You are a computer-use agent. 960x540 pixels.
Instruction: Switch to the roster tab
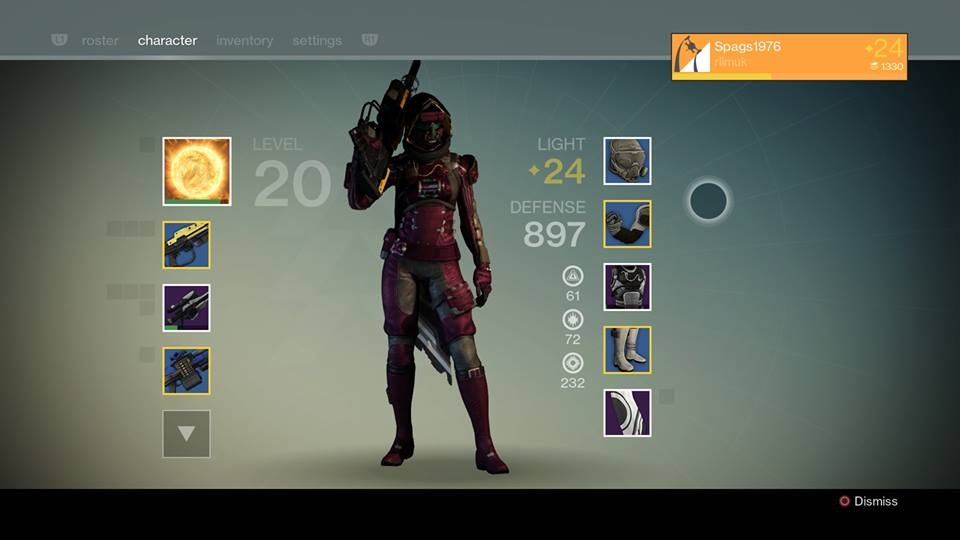pyautogui.click(x=100, y=41)
